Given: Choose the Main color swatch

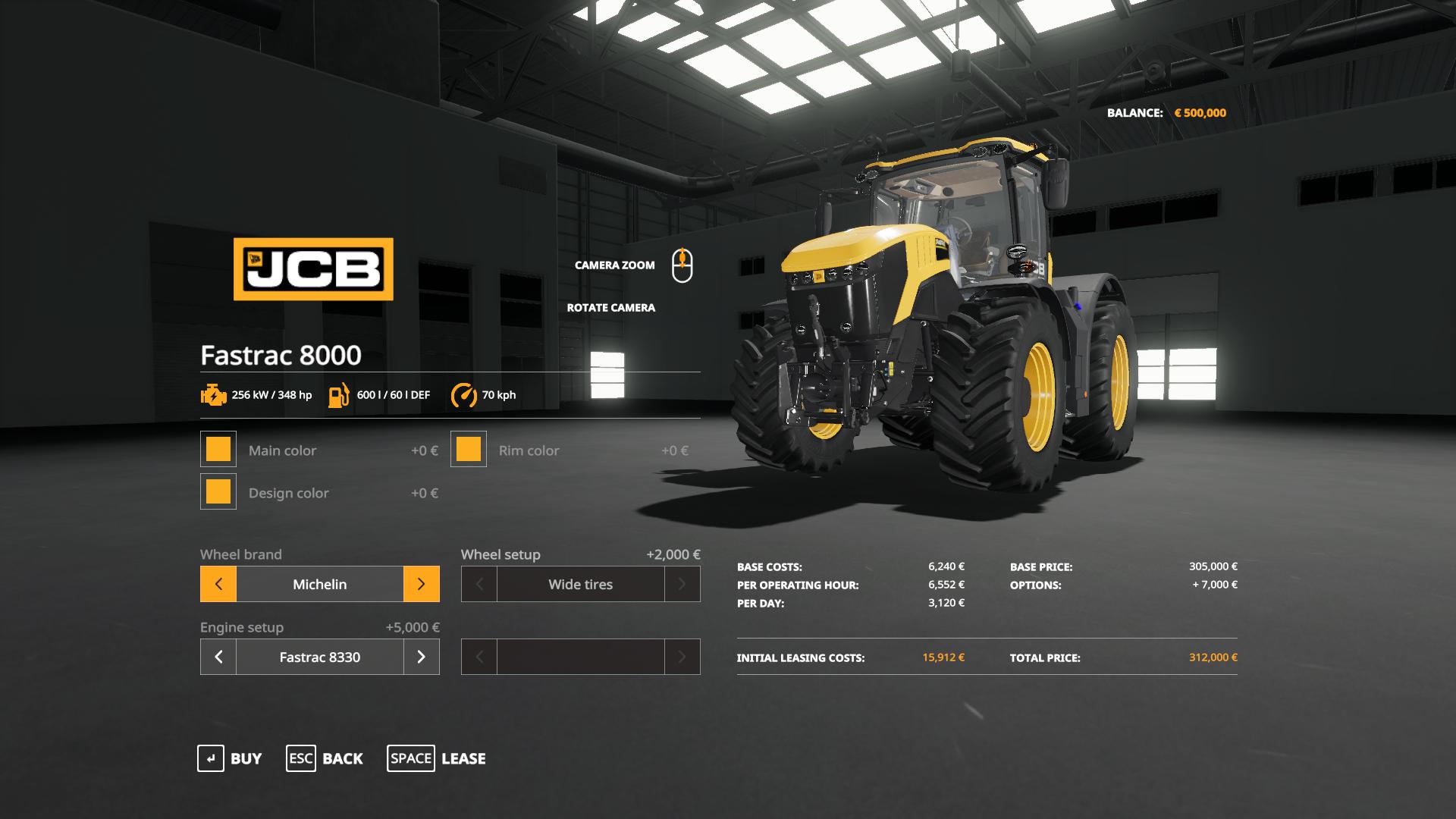Looking at the screenshot, I should coord(218,449).
